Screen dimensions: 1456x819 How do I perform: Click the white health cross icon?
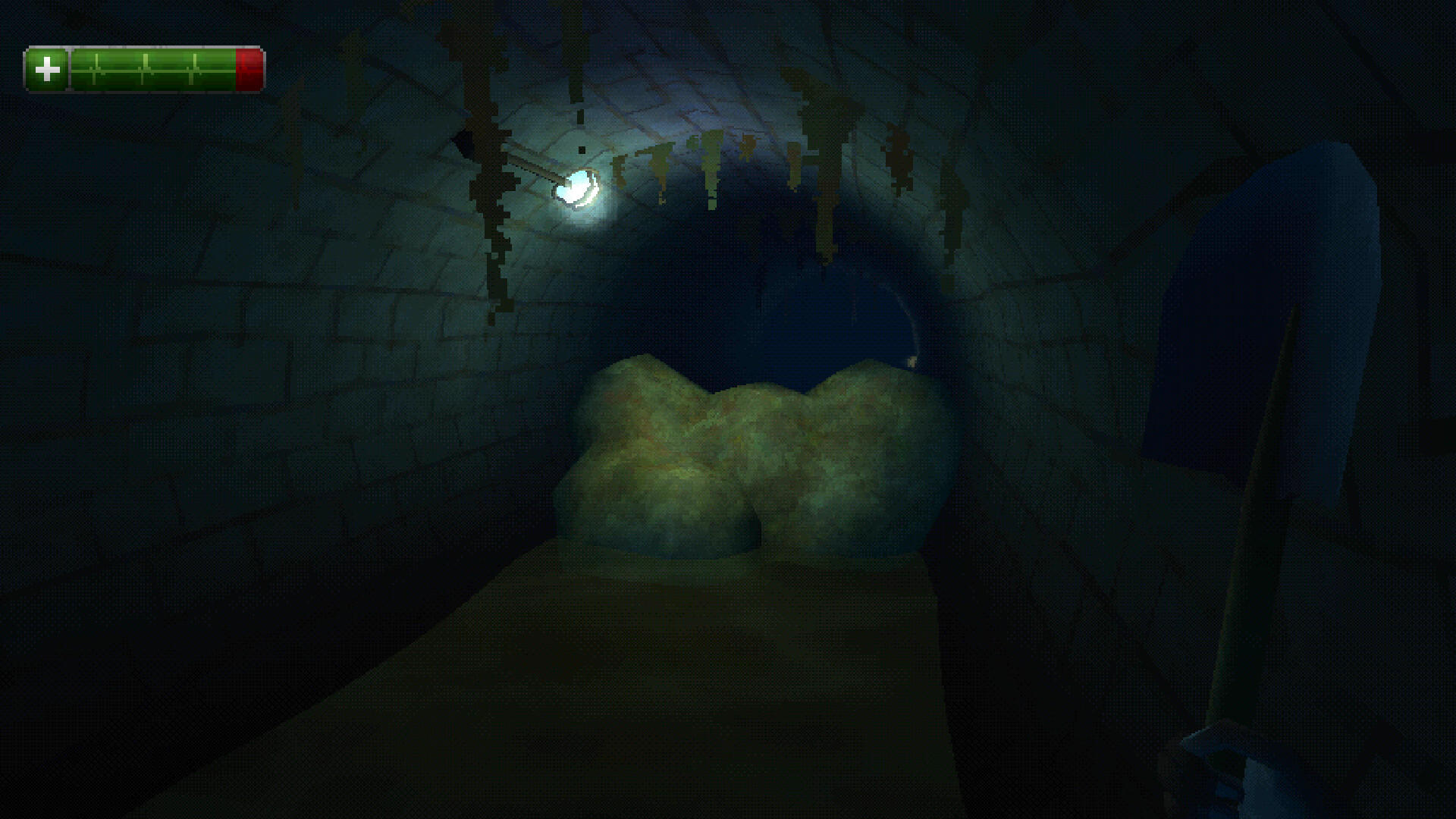tap(47, 71)
